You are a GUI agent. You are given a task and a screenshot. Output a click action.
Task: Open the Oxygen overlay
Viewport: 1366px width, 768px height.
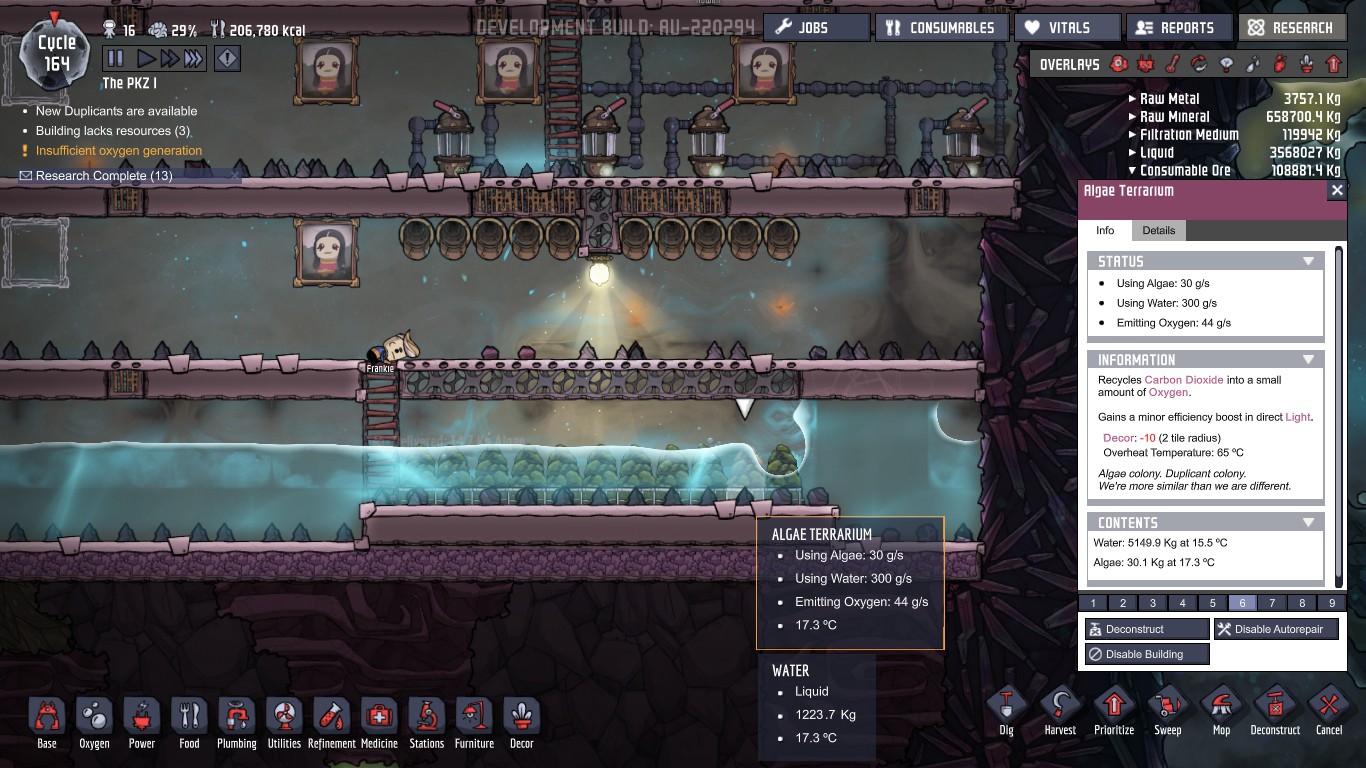(1121, 63)
